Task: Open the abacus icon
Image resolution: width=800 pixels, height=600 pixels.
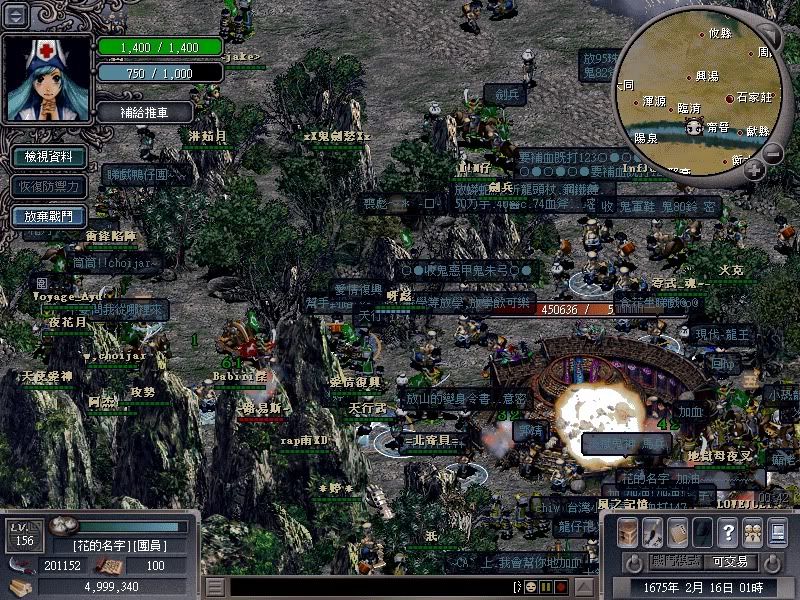Action: 677,531
